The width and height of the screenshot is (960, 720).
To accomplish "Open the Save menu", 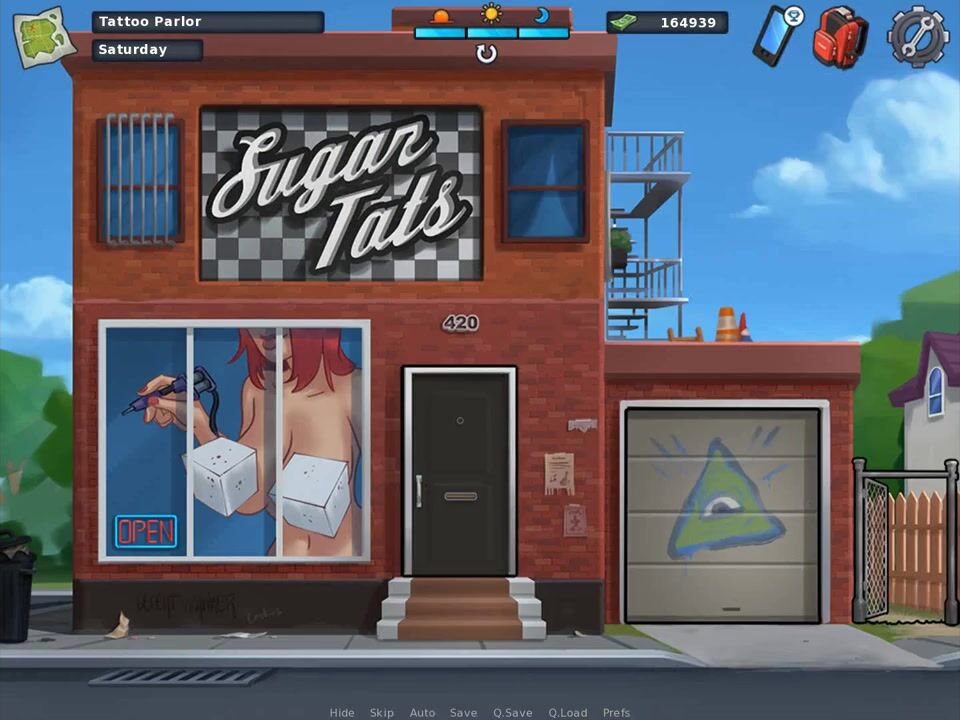I will pos(463,713).
